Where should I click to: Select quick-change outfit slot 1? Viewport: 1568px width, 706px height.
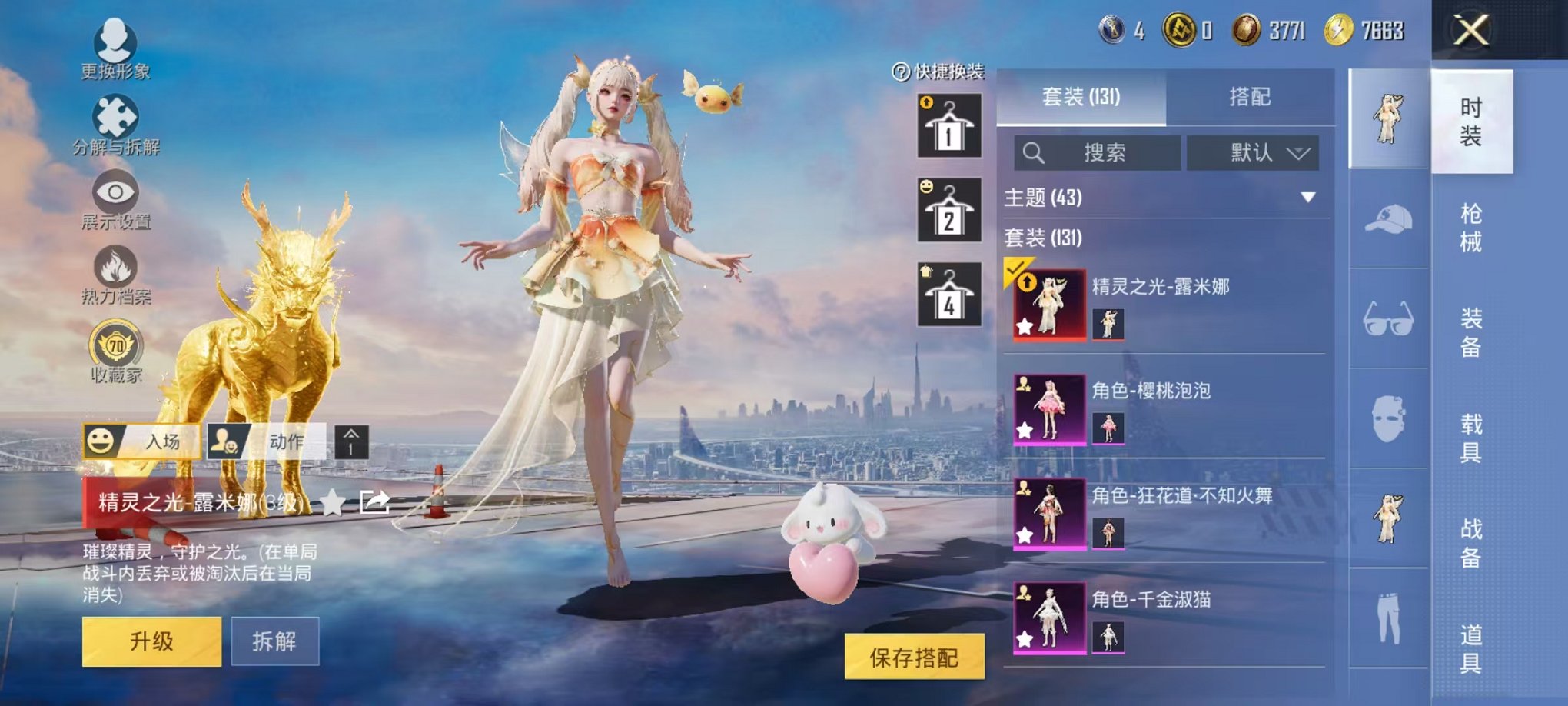click(x=950, y=125)
